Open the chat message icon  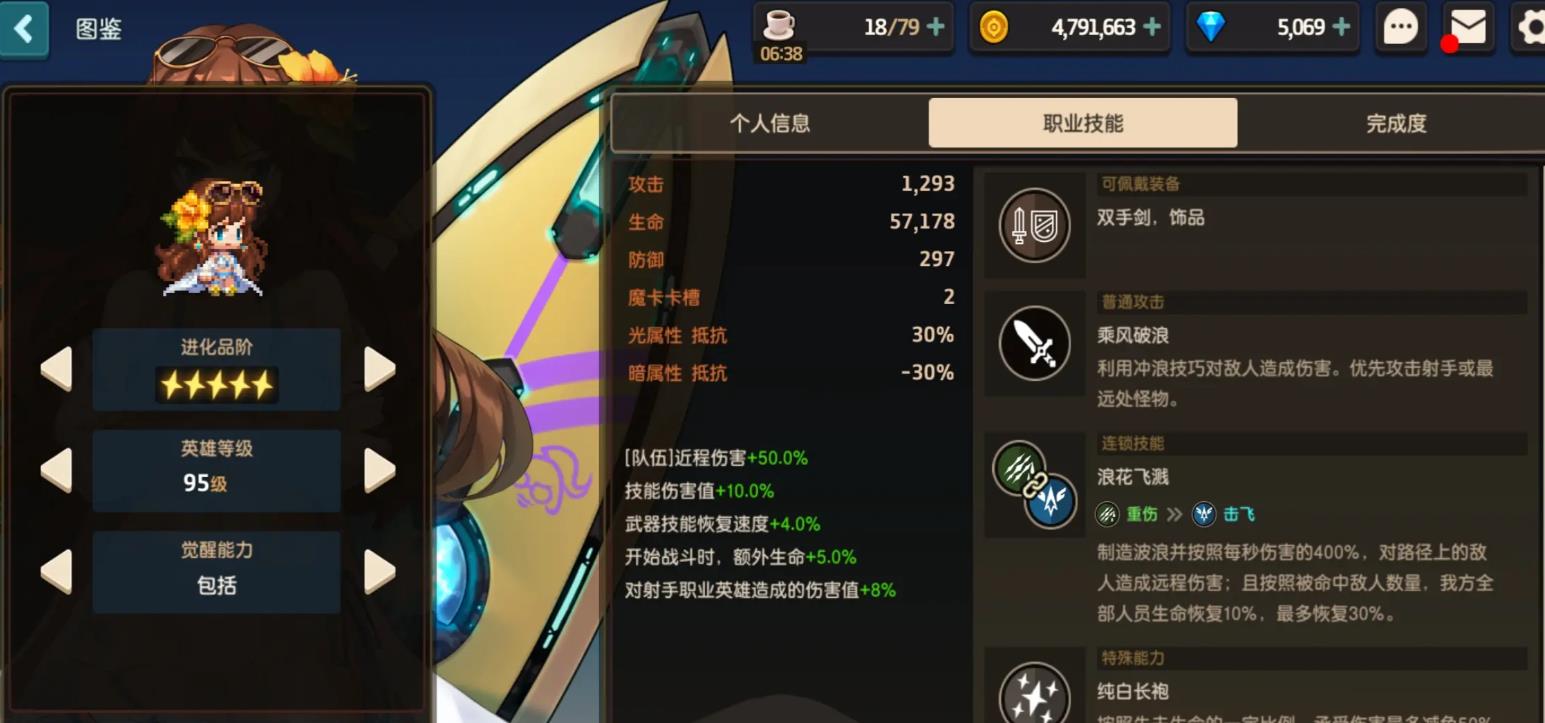coord(1400,27)
